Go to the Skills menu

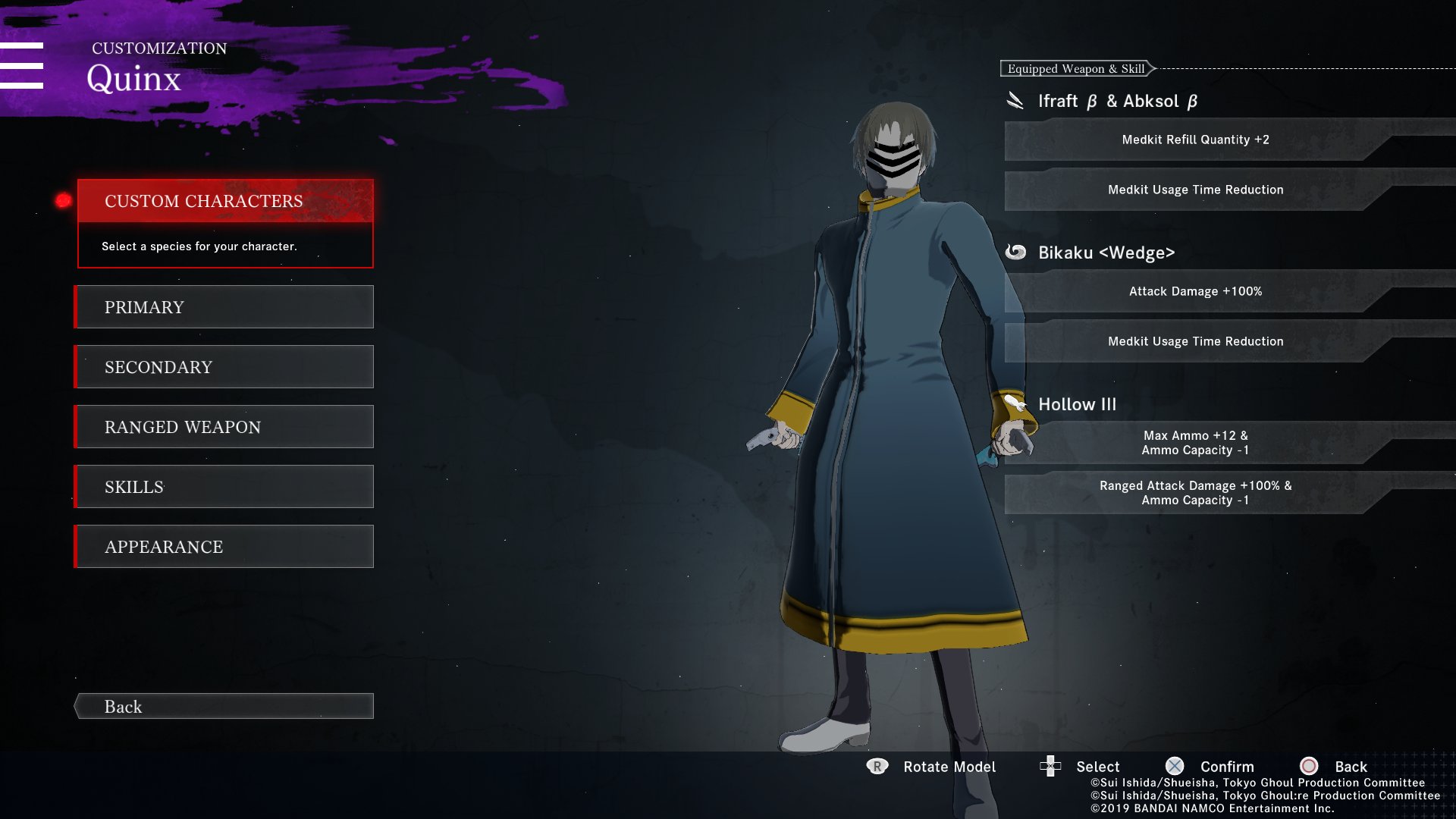[225, 487]
